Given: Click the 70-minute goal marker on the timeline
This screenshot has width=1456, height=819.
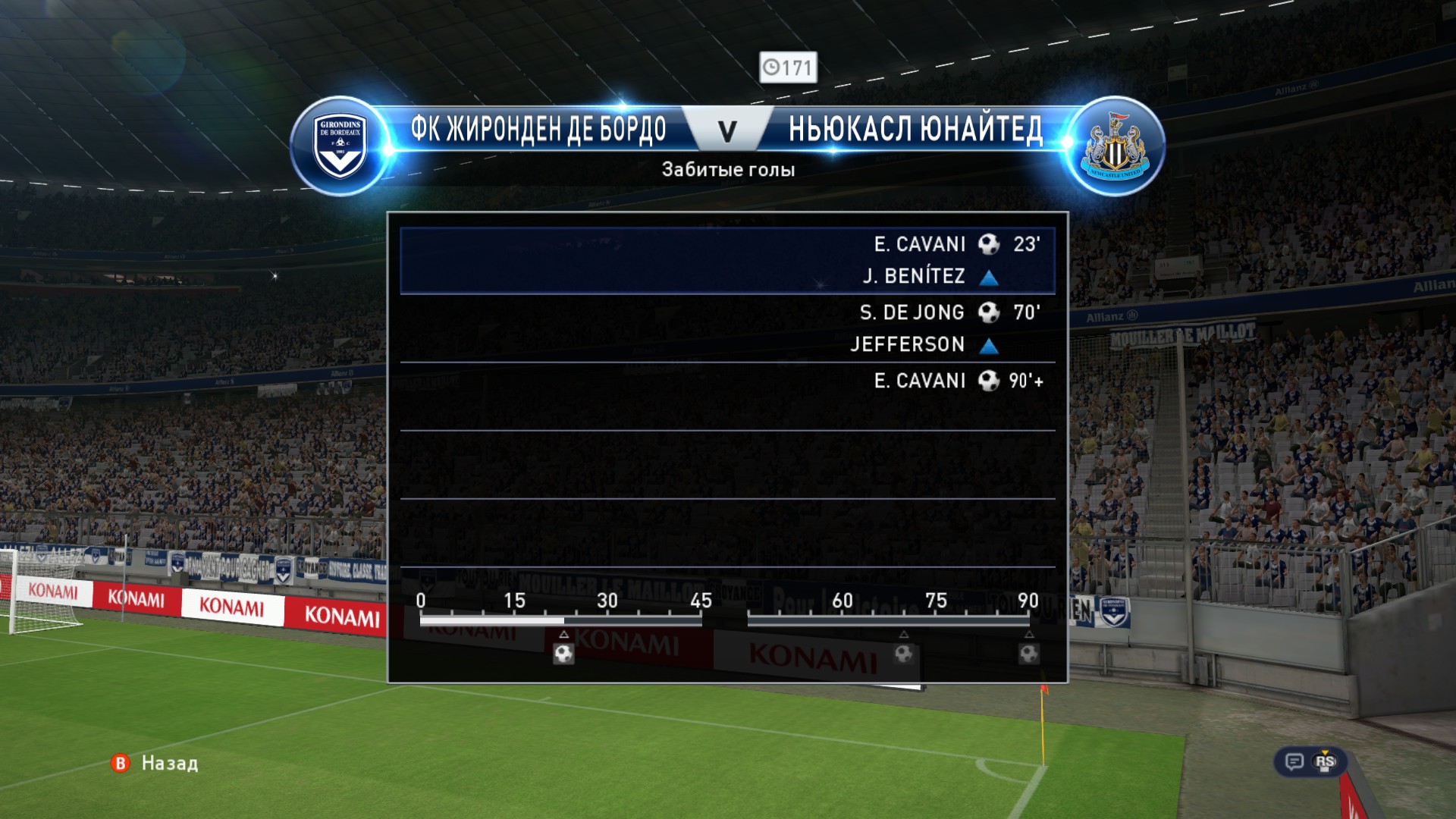Looking at the screenshot, I should (903, 653).
